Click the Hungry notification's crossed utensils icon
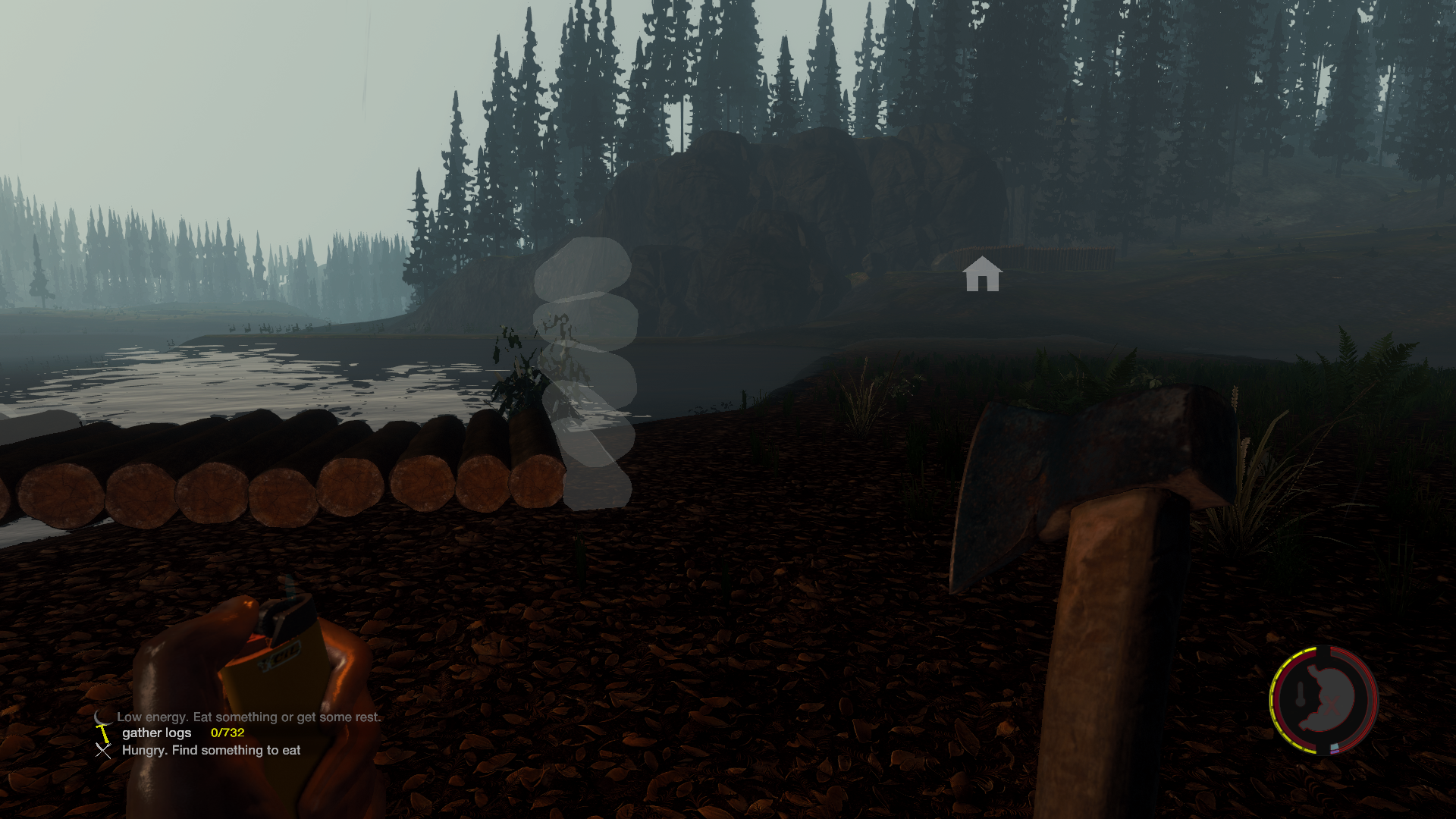 [x=103, y=751]
